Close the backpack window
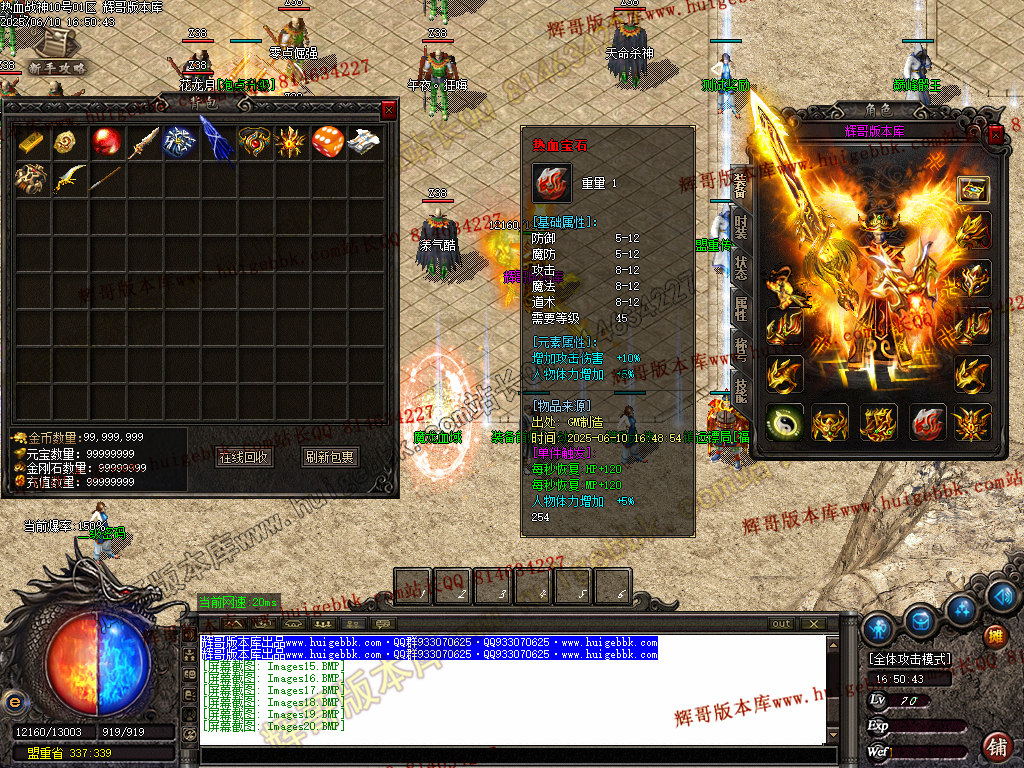This screenshot has height=768, width=1024. (x=389, y=110)
